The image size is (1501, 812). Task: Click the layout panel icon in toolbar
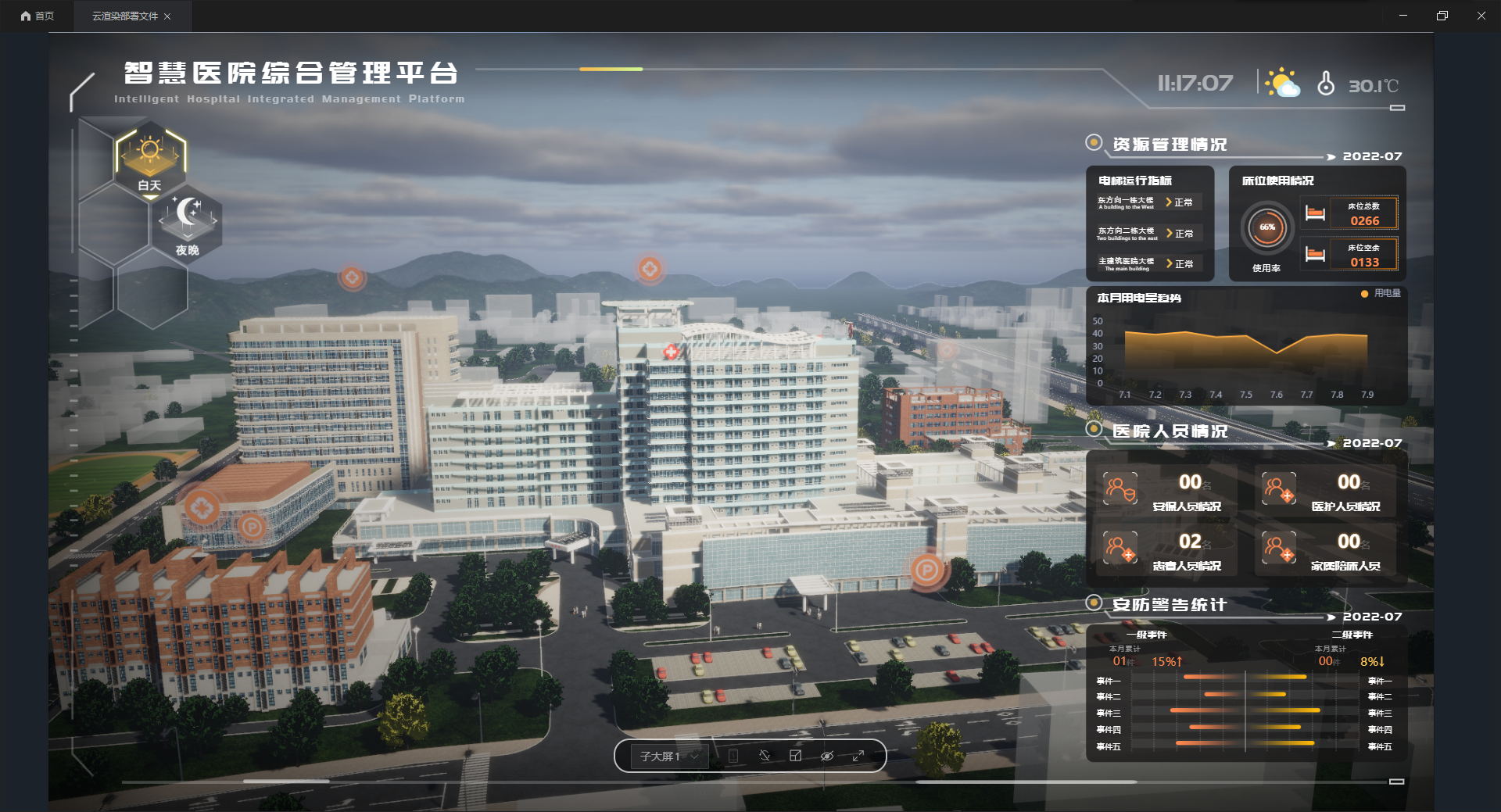tap(796, 756)
